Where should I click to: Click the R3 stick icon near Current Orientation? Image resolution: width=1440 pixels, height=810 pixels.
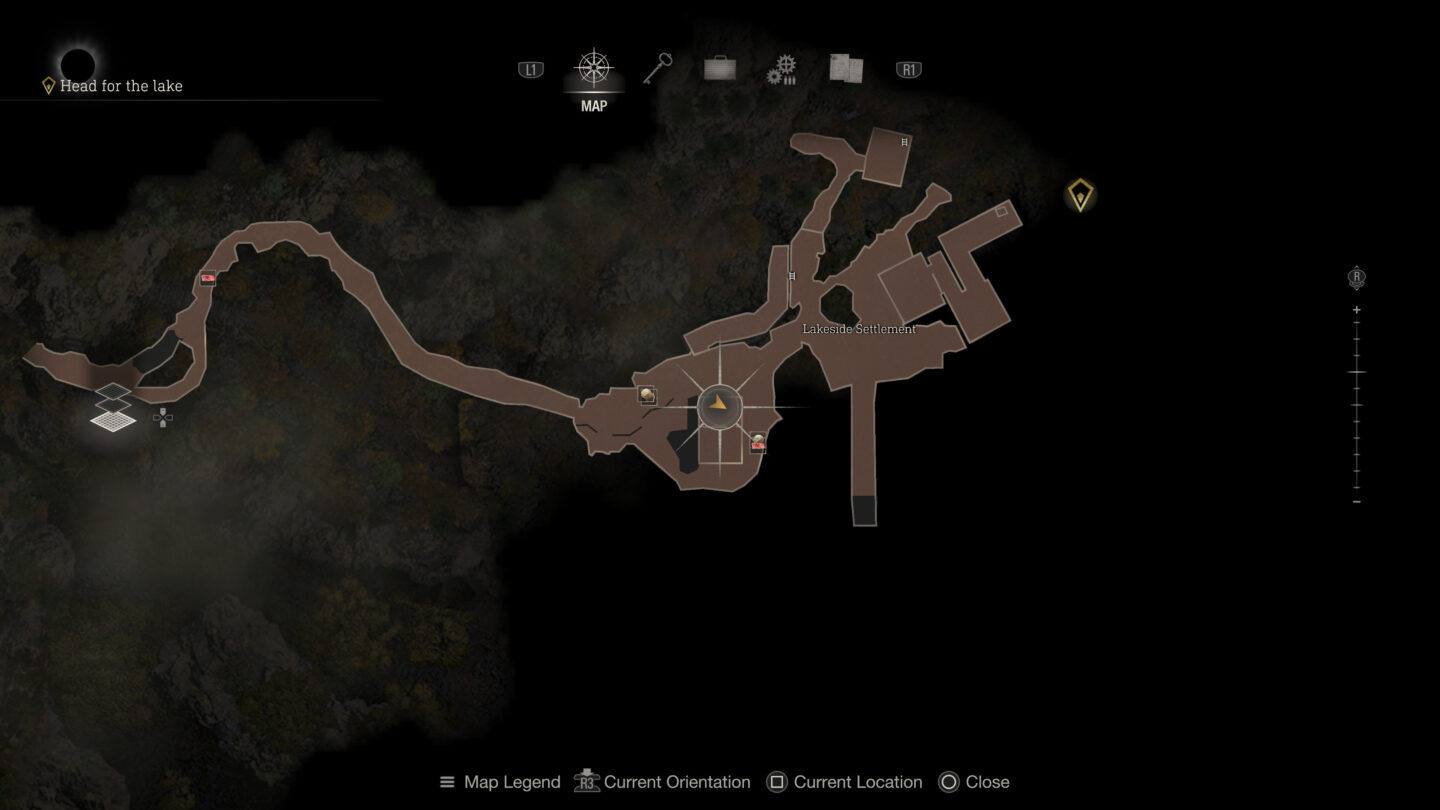click(585, 782)
